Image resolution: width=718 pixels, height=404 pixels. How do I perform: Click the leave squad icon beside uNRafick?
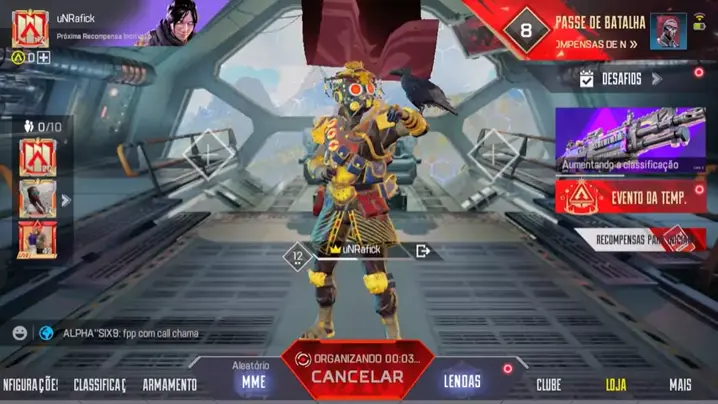(423, 251)
